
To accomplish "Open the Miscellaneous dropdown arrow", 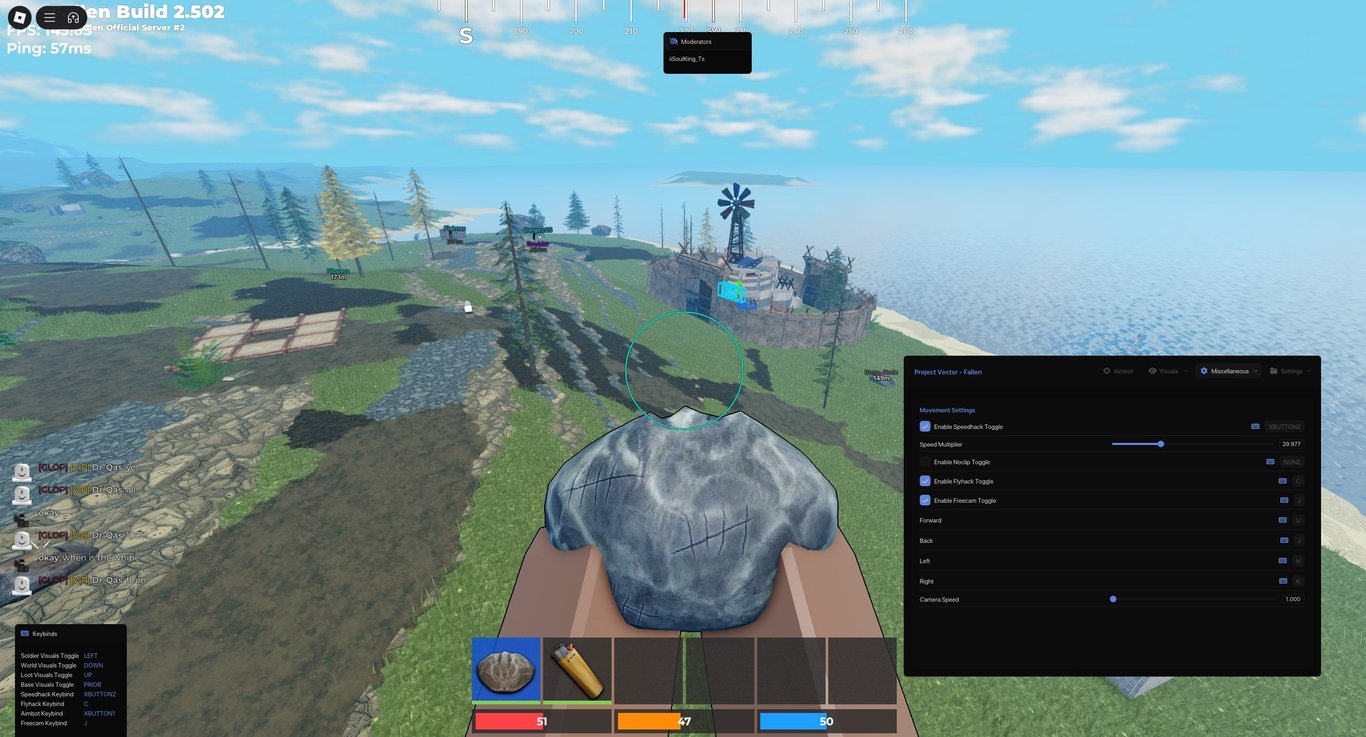I will point(1255,370).
